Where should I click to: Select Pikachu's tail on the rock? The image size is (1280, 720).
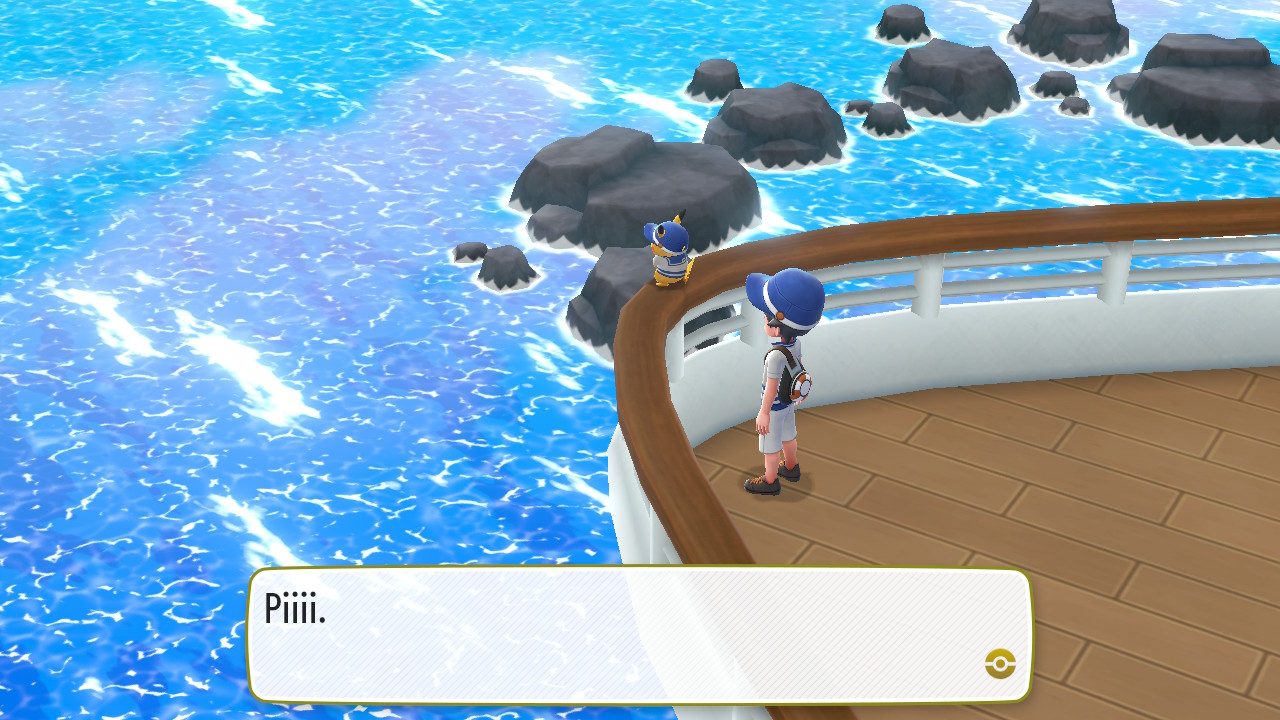tap(687, 268)
